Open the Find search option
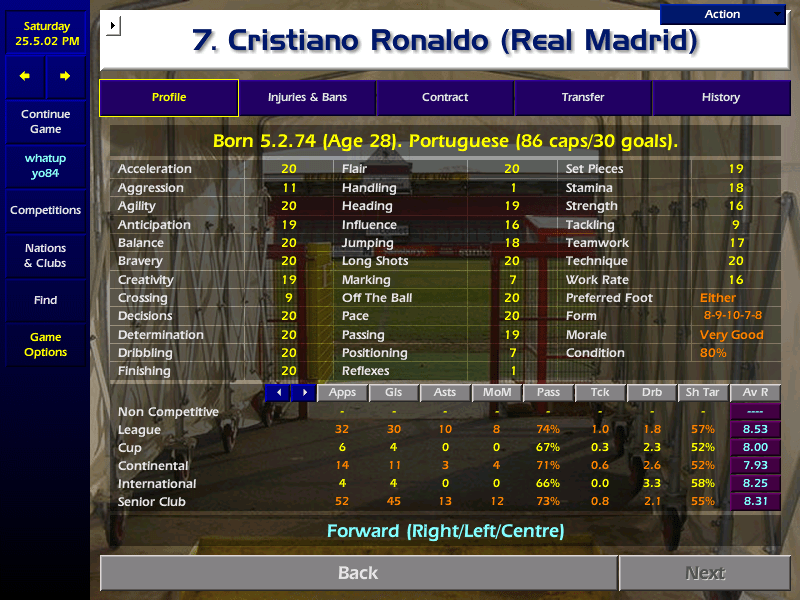 45,300
